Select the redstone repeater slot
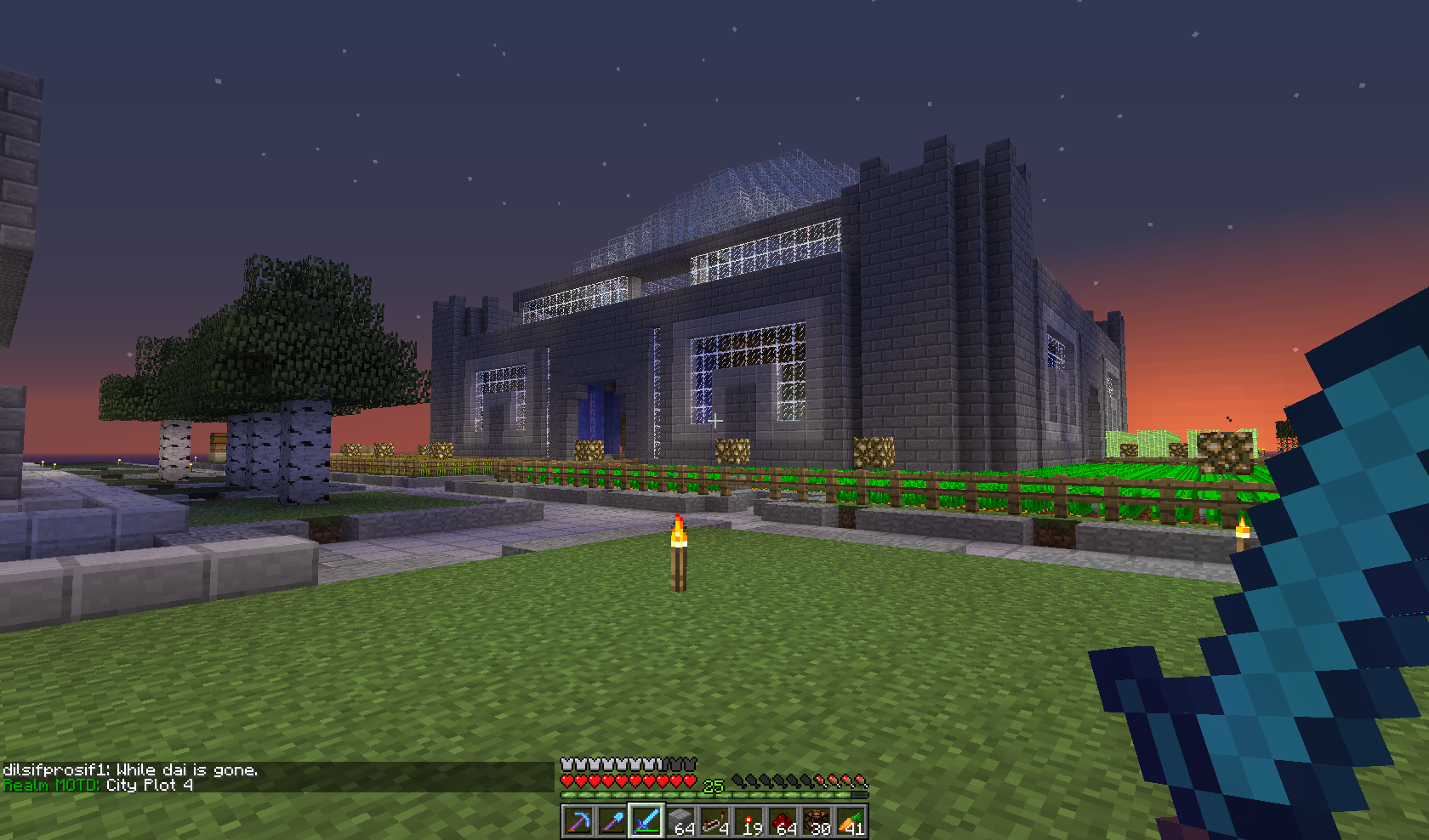 click(x=714, y=821)
